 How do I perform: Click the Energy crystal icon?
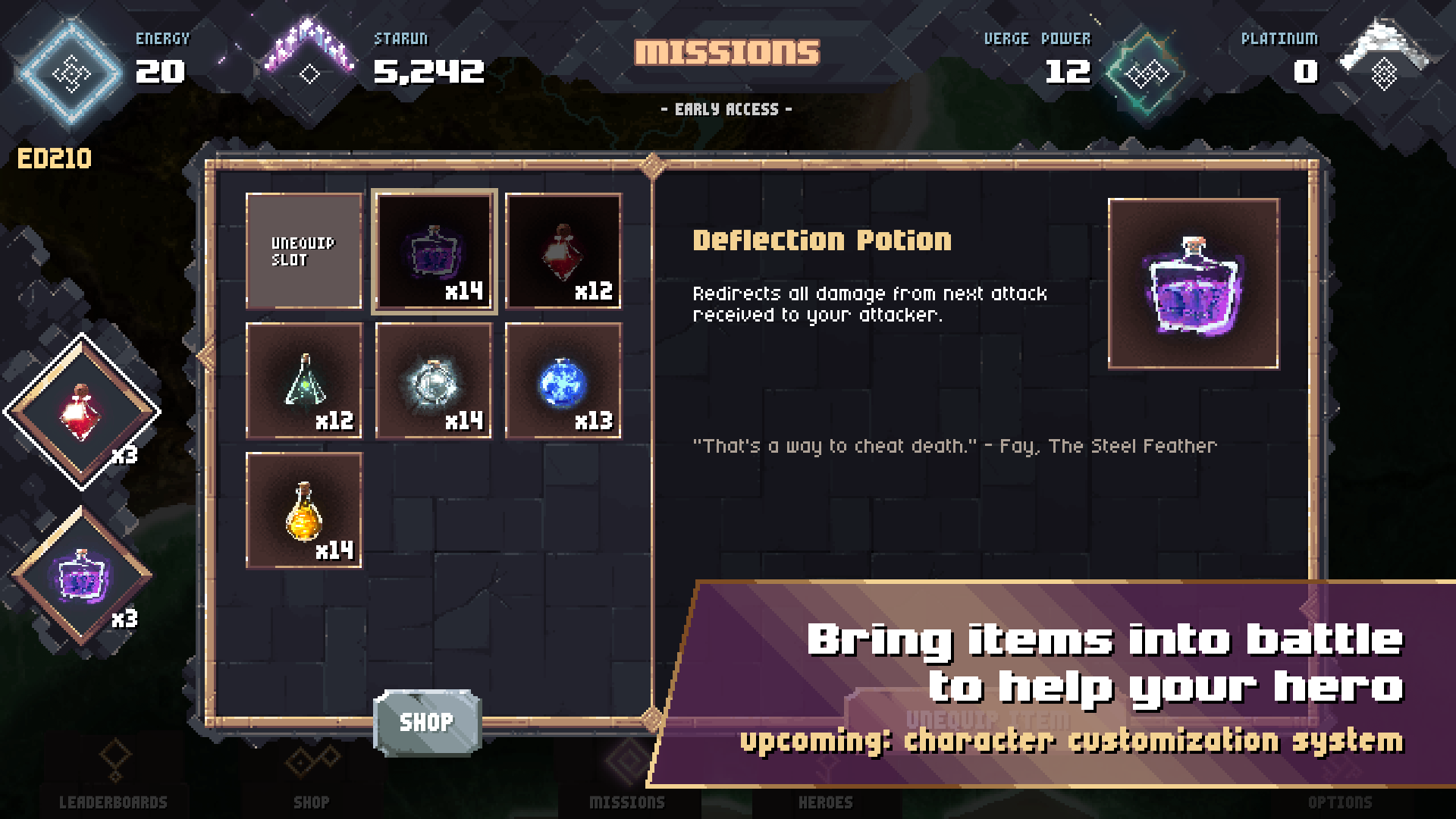(71, 72)
